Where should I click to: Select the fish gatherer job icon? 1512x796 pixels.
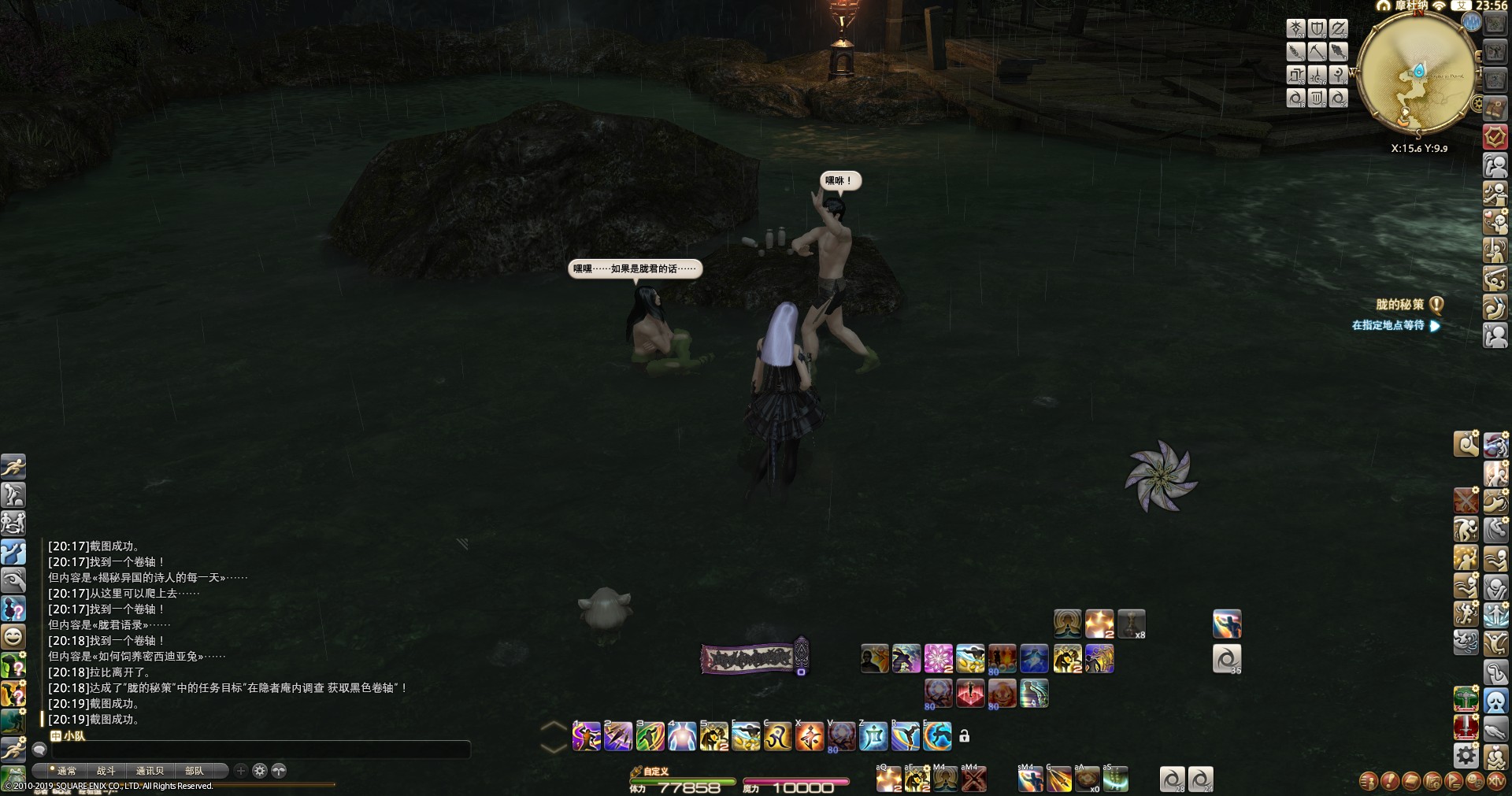point(1338,52)
